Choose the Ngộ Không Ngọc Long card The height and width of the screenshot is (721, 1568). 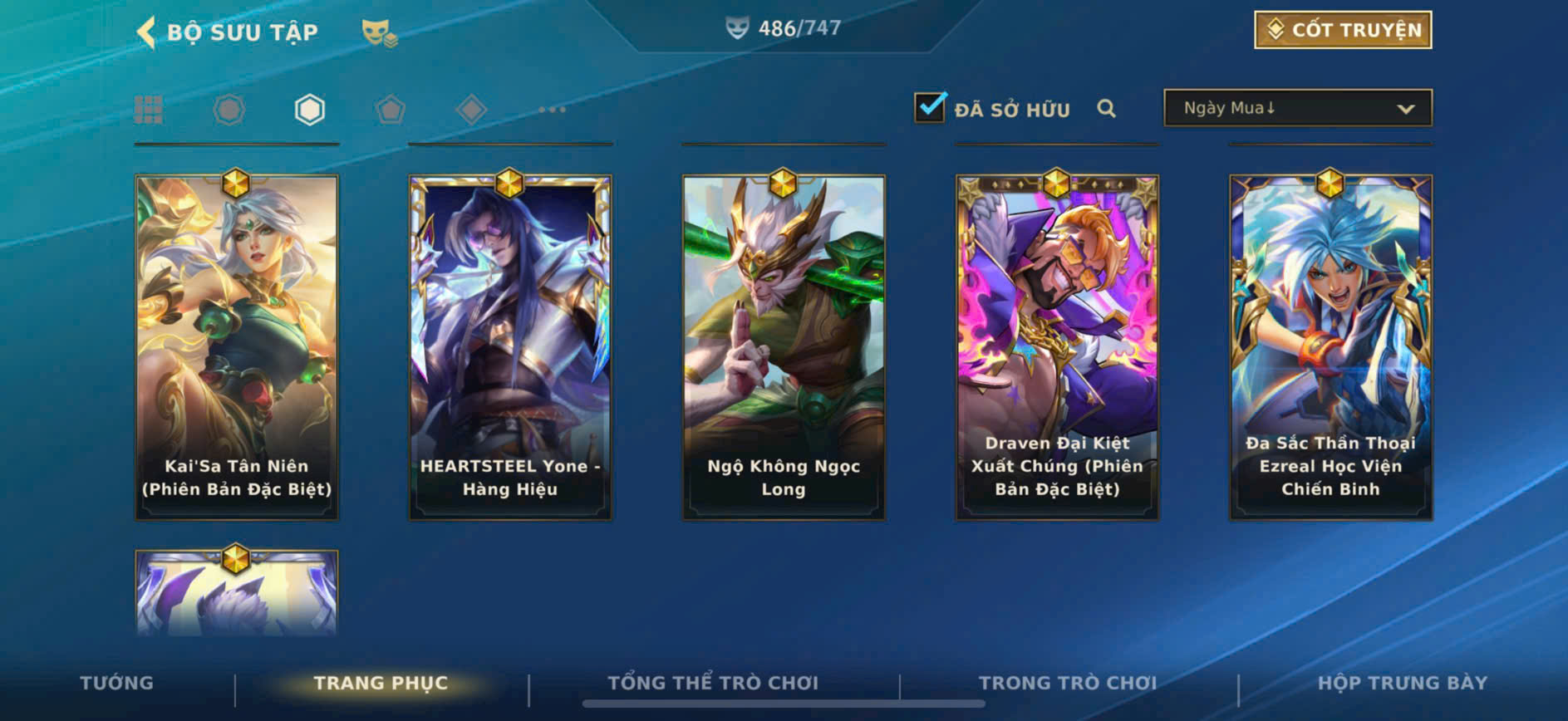[784, 347]
